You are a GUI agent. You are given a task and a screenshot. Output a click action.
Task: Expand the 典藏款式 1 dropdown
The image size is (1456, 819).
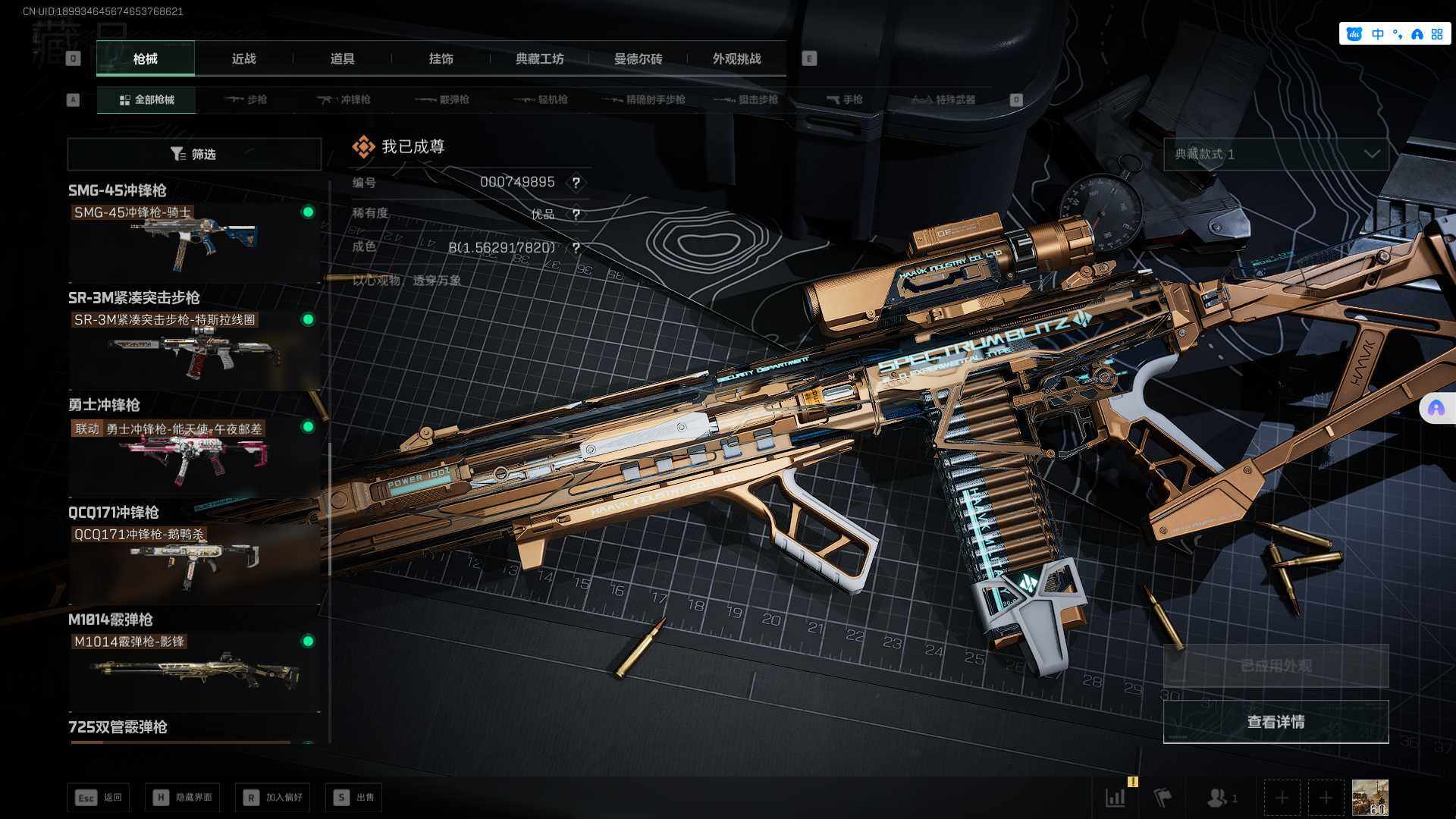coord(1276,154)
